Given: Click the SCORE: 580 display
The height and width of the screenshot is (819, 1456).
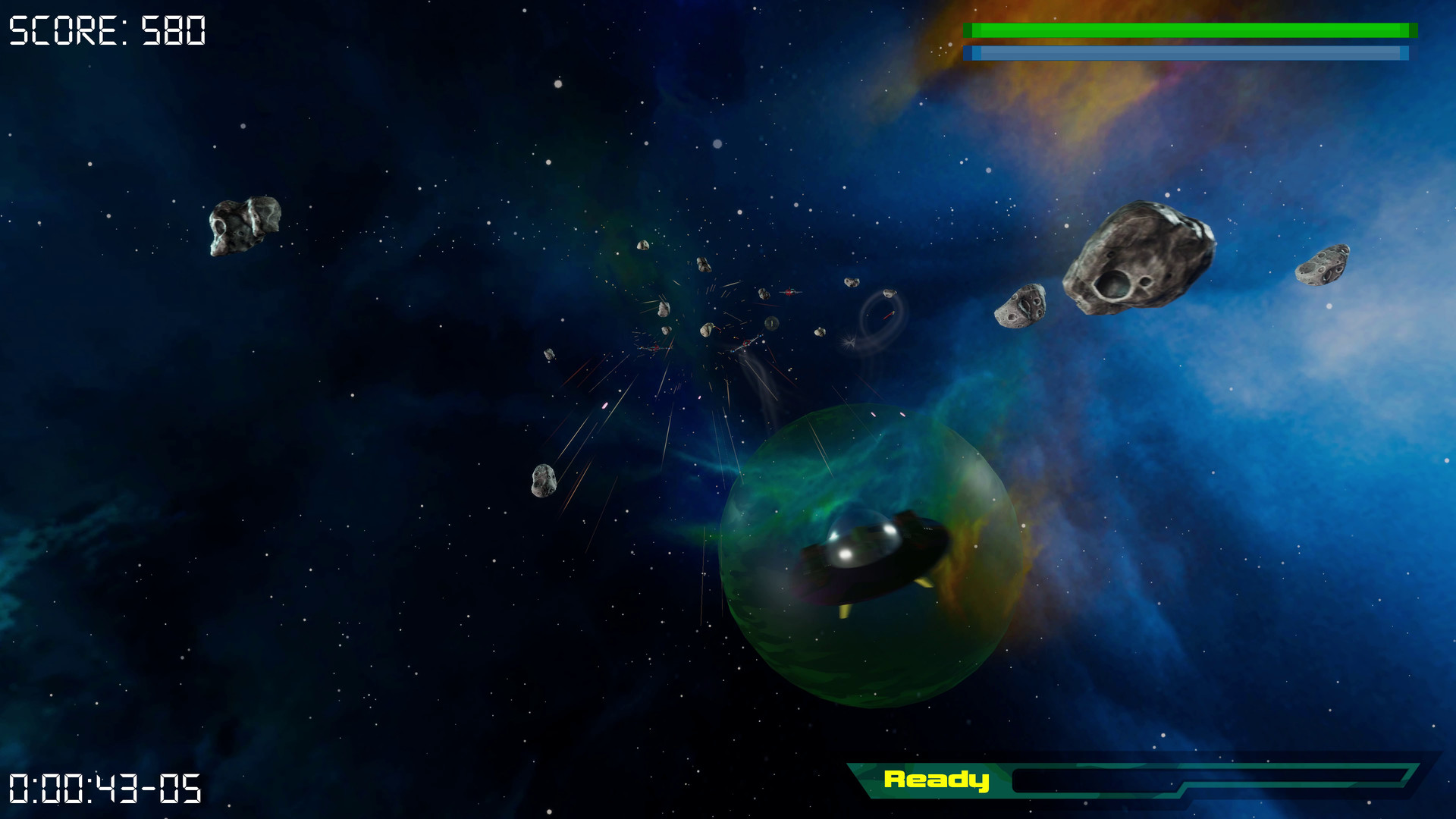Looking at the screenshot, I should pos(106,30).
